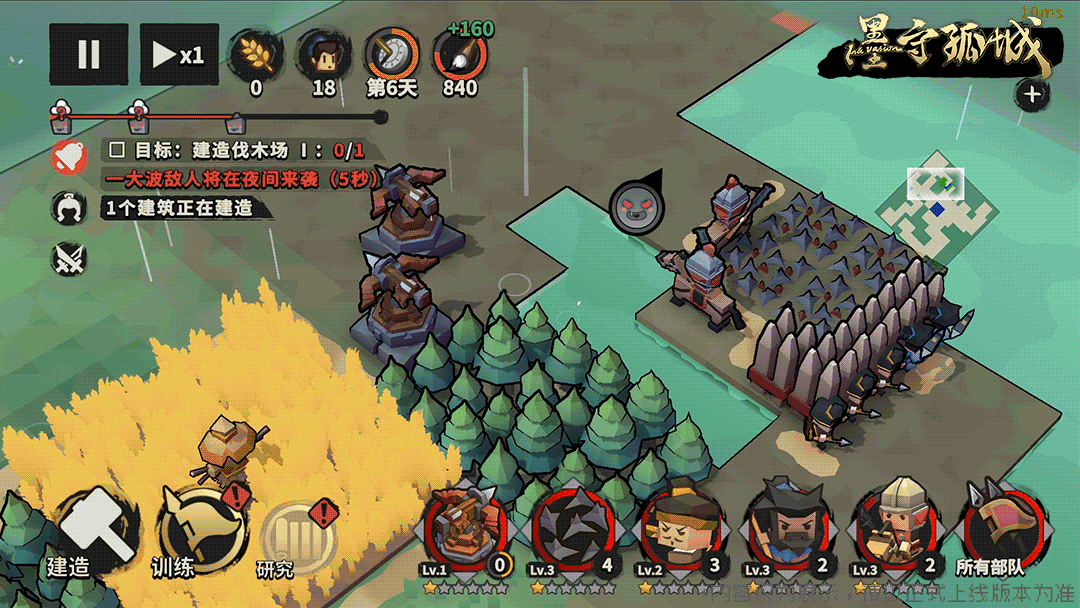The width and height of the screenshot is (1080, 608).
Task: Toggle the x1 game speed button
Action: point(179,55)
